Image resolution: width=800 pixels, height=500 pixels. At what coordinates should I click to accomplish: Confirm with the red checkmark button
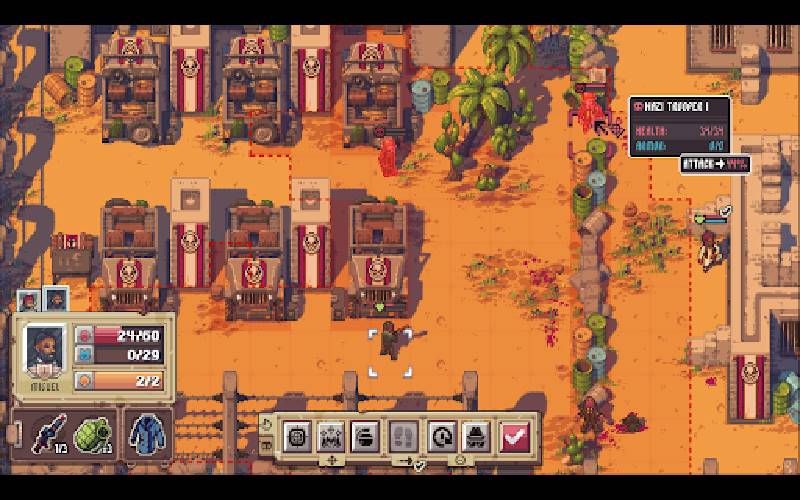click(x=515, y=435)
